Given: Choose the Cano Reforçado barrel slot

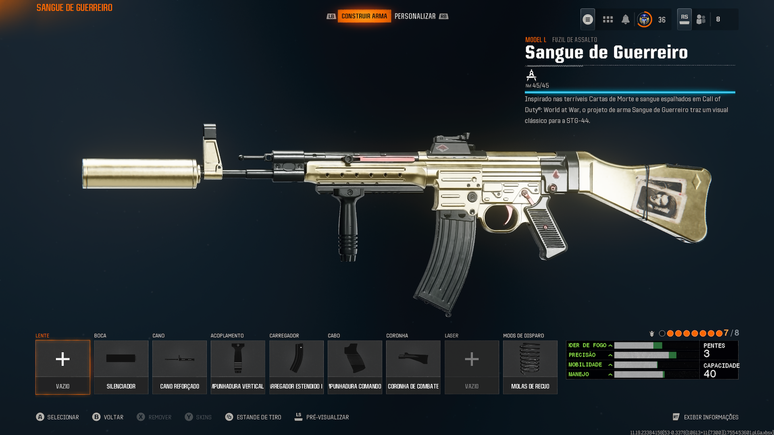Looking at the screenshot, I should [179, 366].
